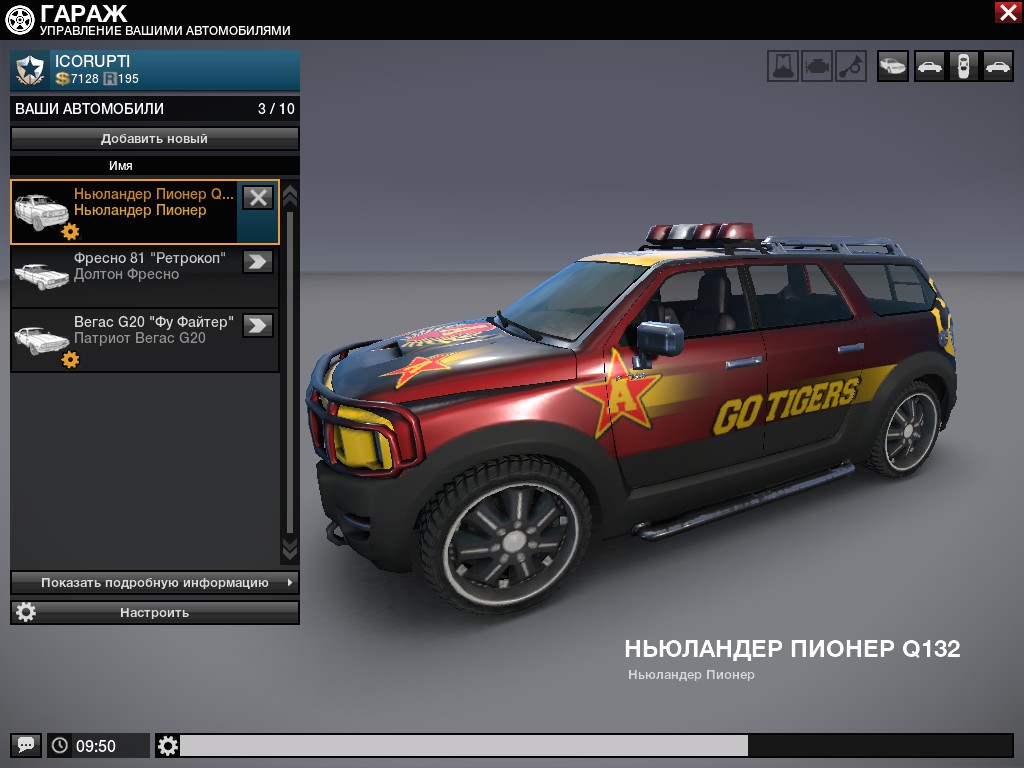Viewport: 1024px width, 768px height.
Task: Click the ICORUPTI player profile banner
Action: coord(155,70)
